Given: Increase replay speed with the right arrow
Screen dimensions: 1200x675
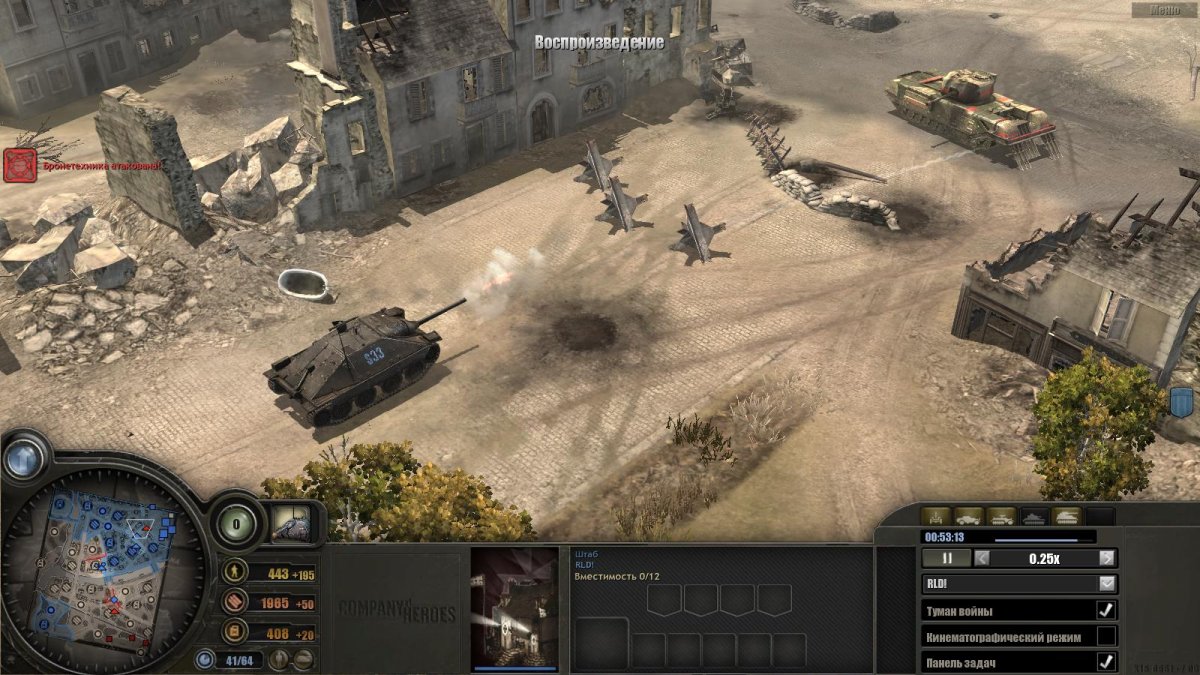Looking at the screenshot, I should 1107,559.
